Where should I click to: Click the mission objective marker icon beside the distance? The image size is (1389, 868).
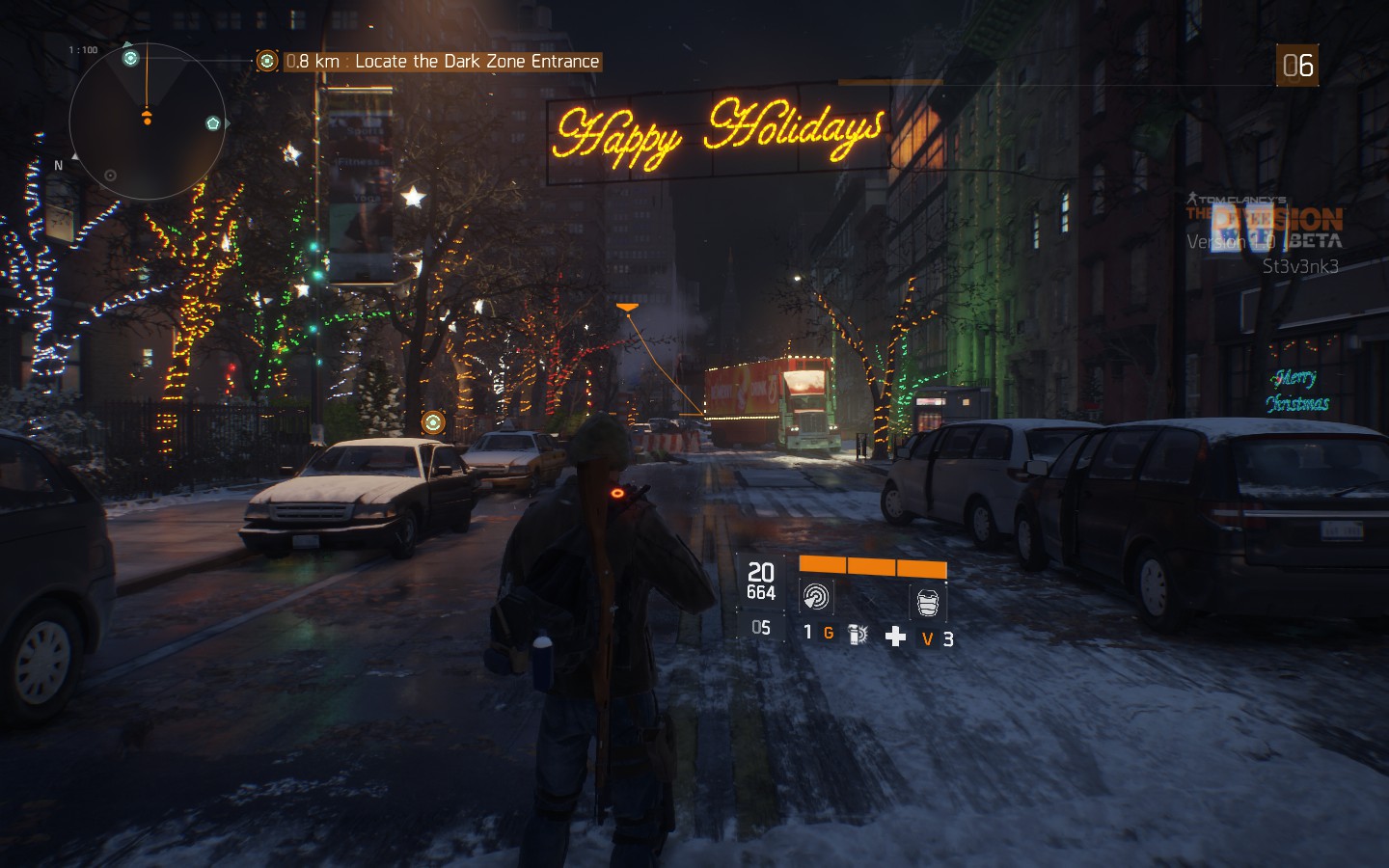click(x=267, y=61)
